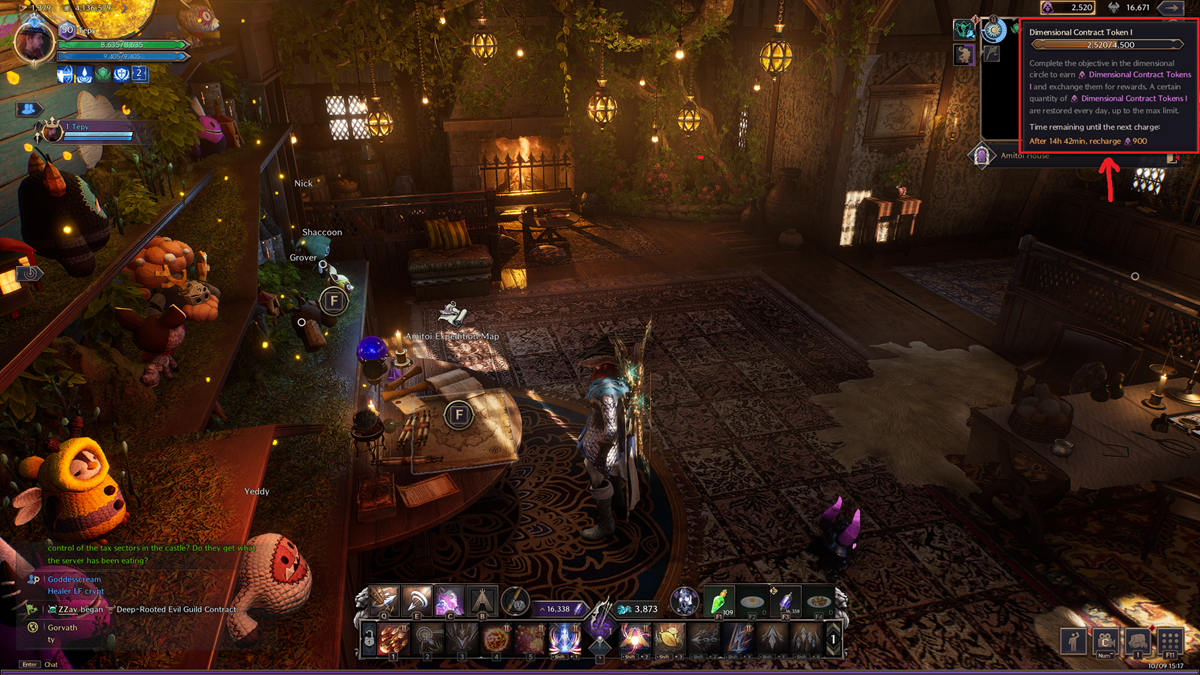Use the green potion in slot F1
Screen dimensions: 1200x675
click(x=719, y=600)
